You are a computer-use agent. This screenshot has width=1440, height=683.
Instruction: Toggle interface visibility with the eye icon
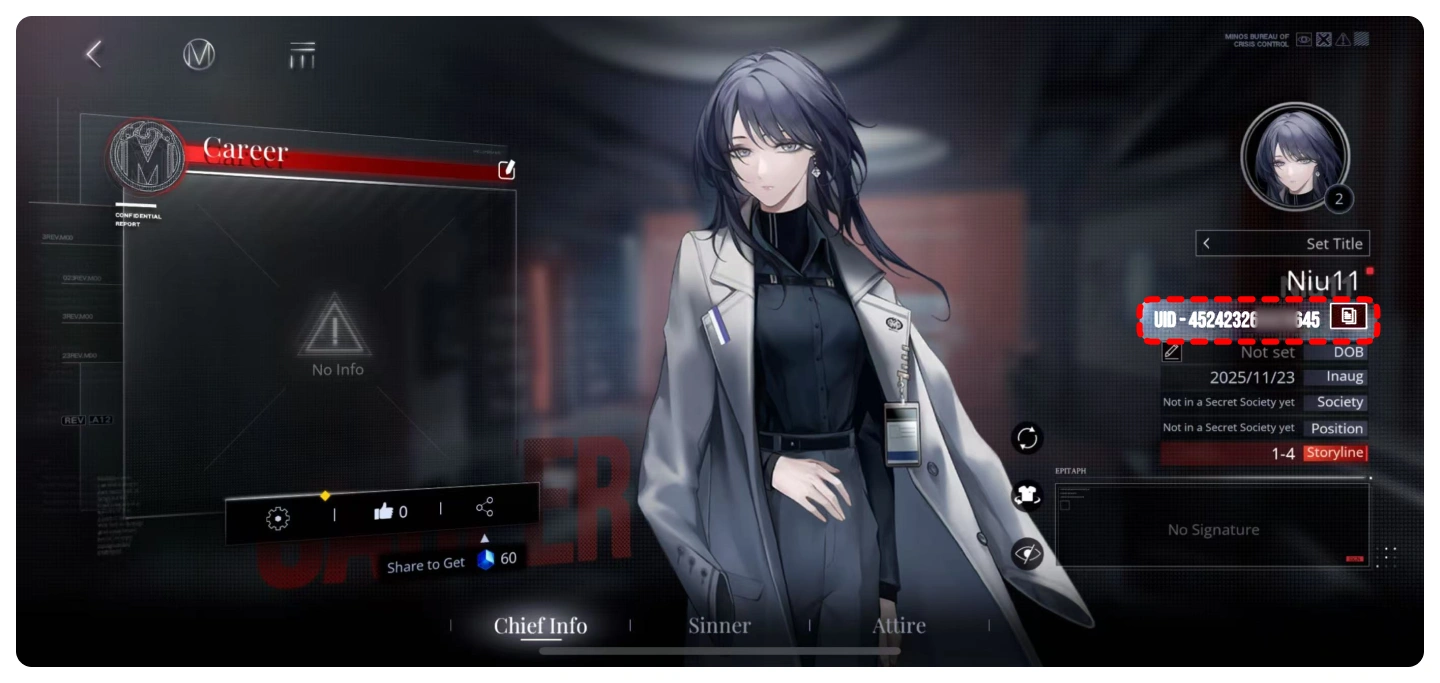pyautogui.click(x=1027, y=553)
